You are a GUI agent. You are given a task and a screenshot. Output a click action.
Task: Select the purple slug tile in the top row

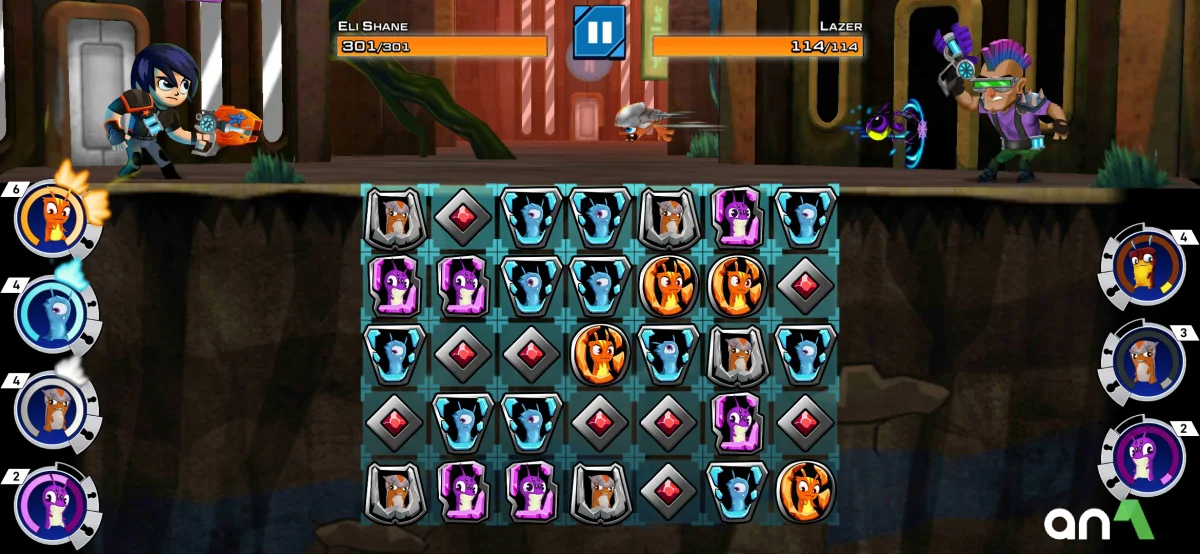pyautogui.click(x=737, y=216)
